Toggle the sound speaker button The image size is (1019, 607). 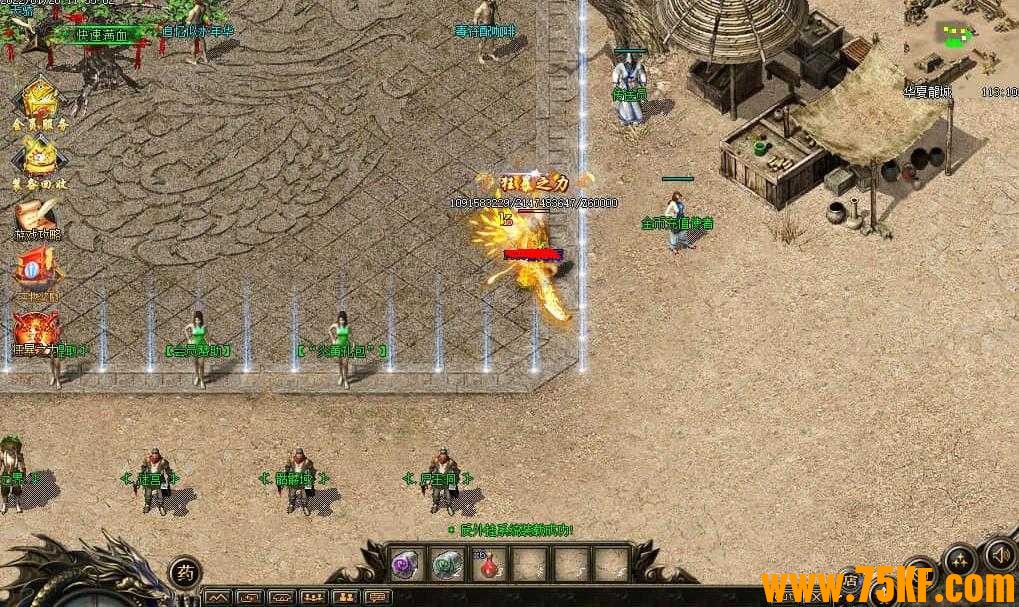1000,553
